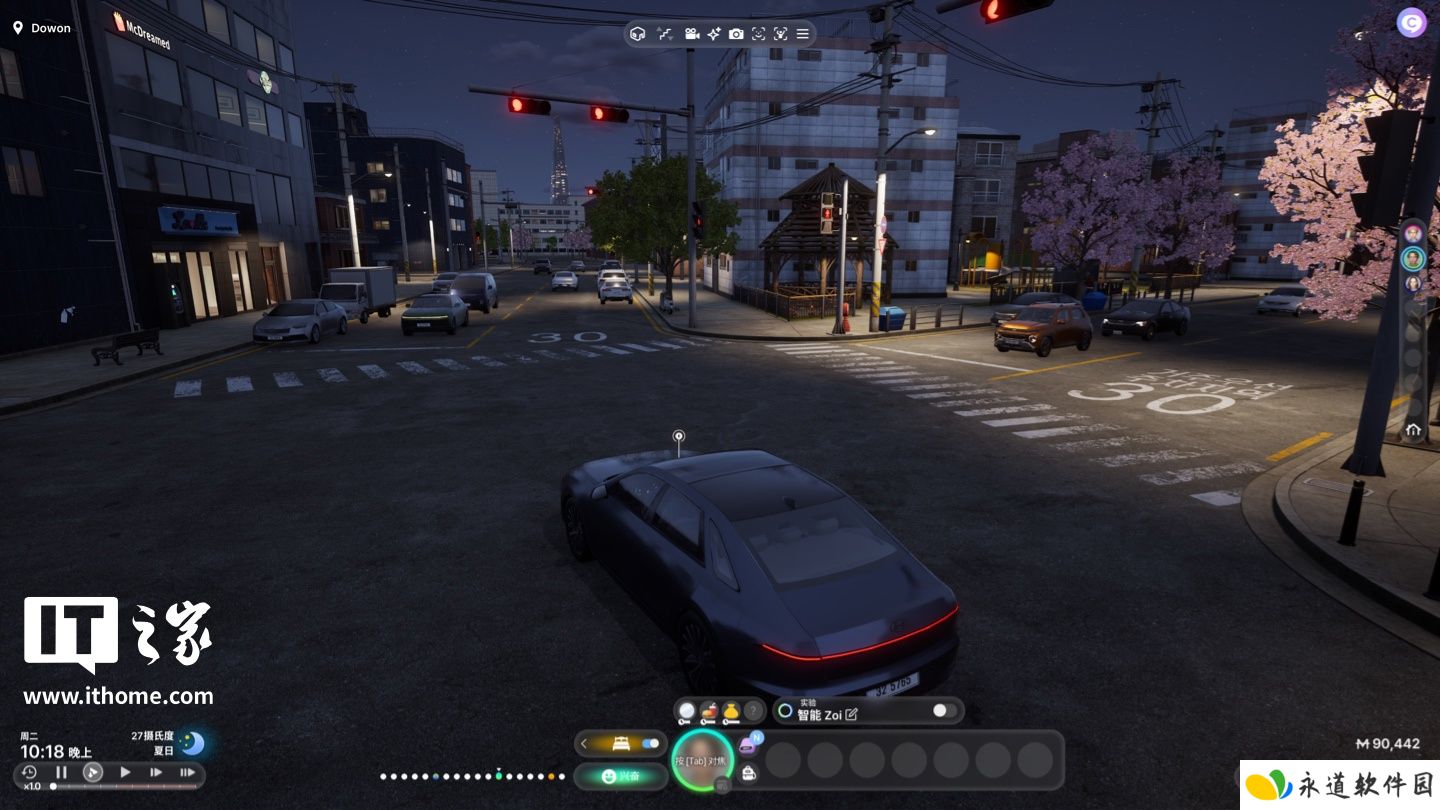The image size is (1440, 810).
Task: Switch to triple fast-forward speed
Action: (x=187, y=772)
